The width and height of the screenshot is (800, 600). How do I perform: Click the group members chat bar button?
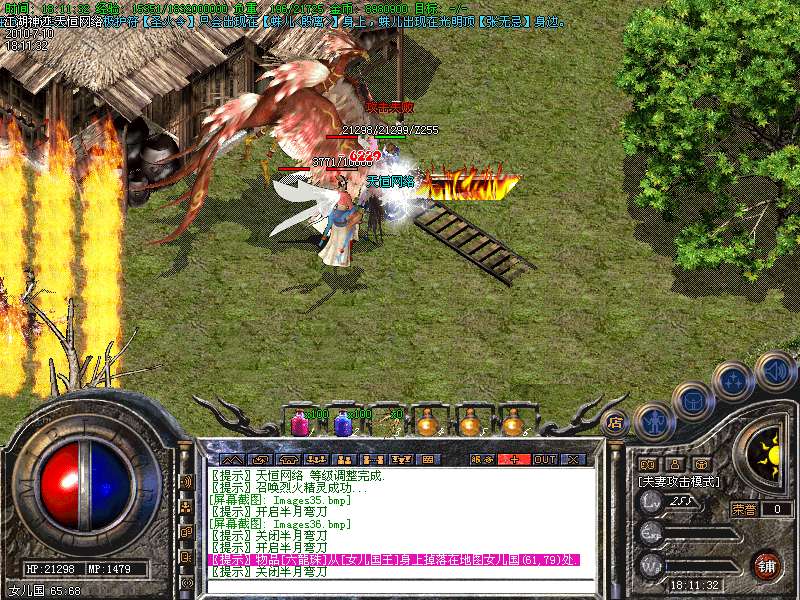coord(318,459)
